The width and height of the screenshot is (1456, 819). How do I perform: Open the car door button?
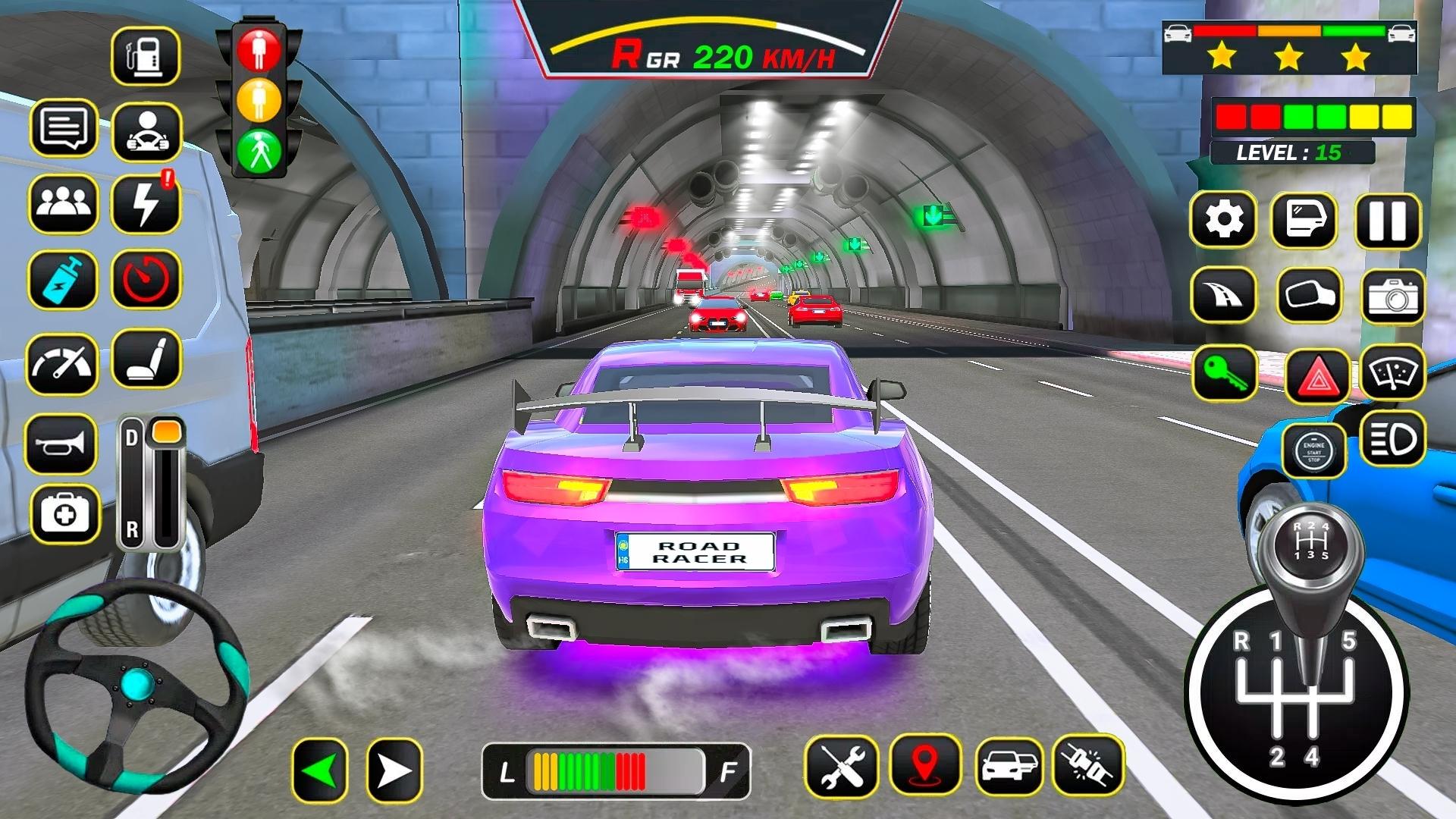click(x=1304, y=220)
